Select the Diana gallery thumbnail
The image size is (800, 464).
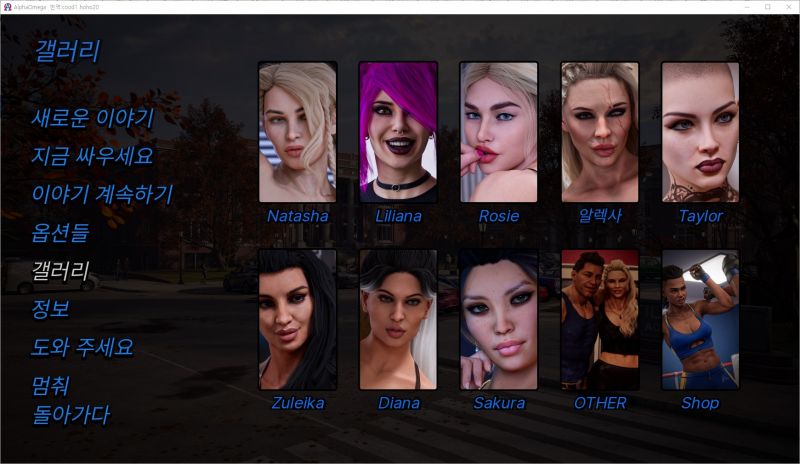pos(398,320)
